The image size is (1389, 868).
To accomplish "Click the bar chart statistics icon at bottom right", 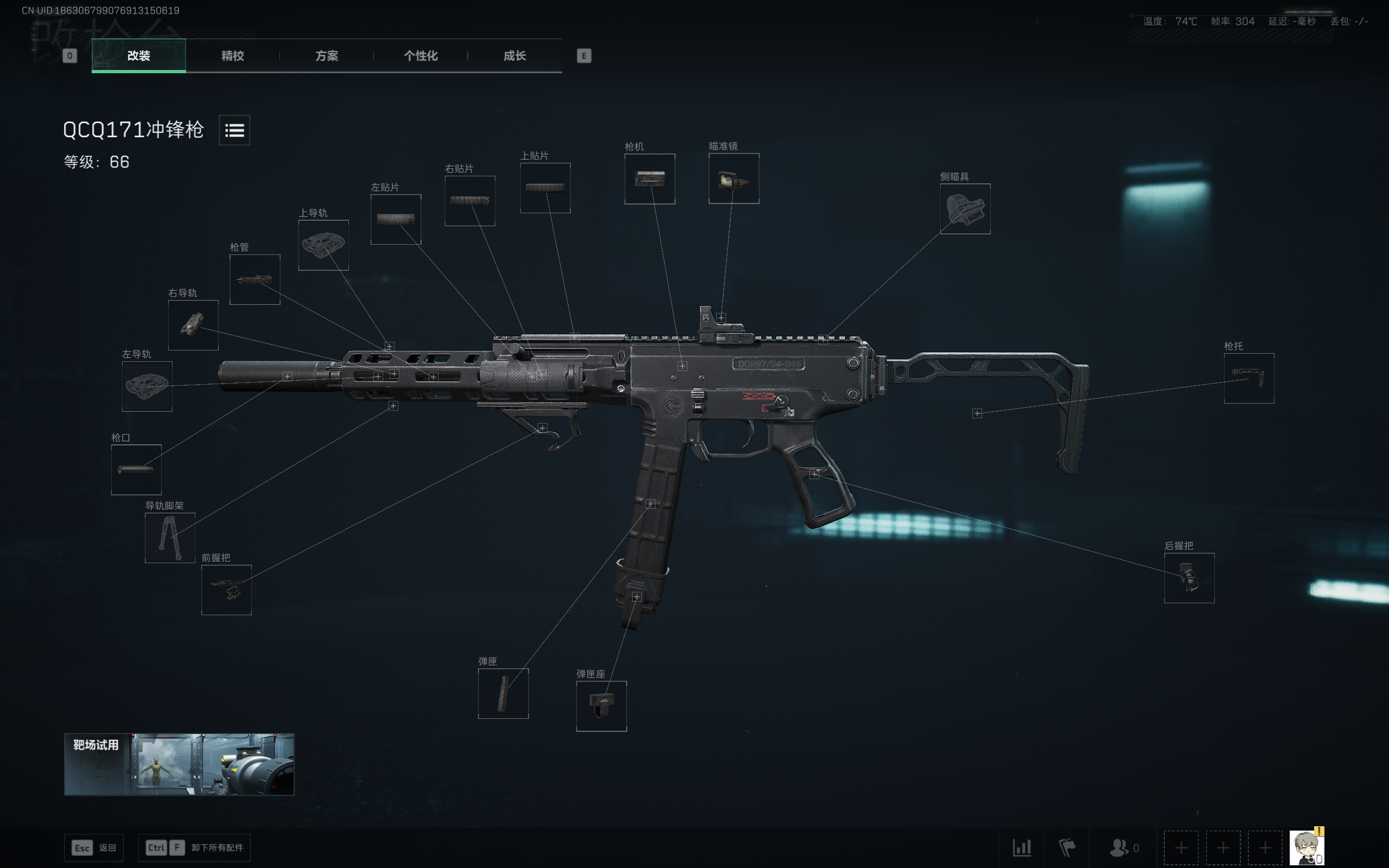I will (1023, 847).
